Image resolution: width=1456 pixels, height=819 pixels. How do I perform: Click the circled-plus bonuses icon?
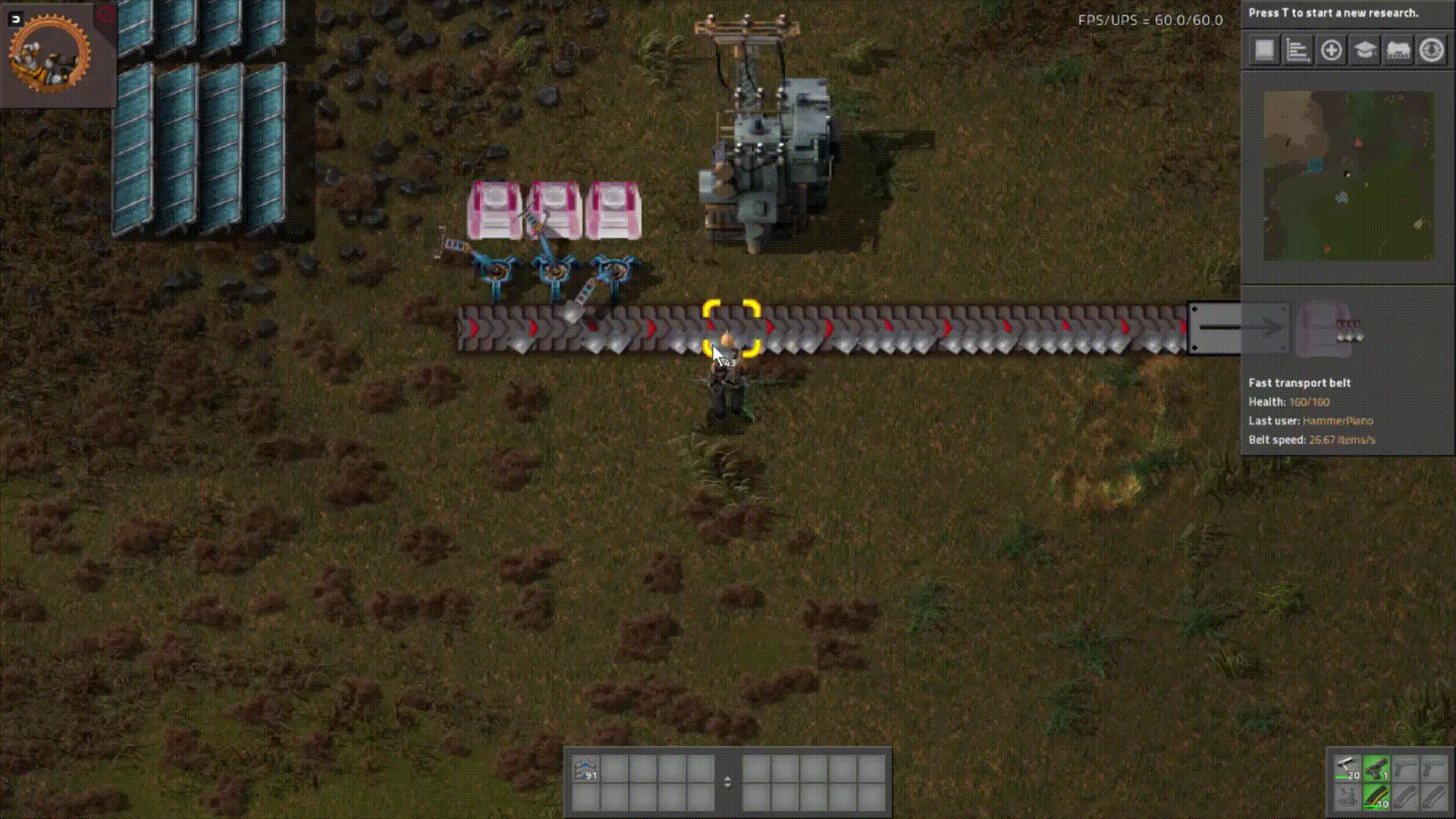tap(1331, 50)
